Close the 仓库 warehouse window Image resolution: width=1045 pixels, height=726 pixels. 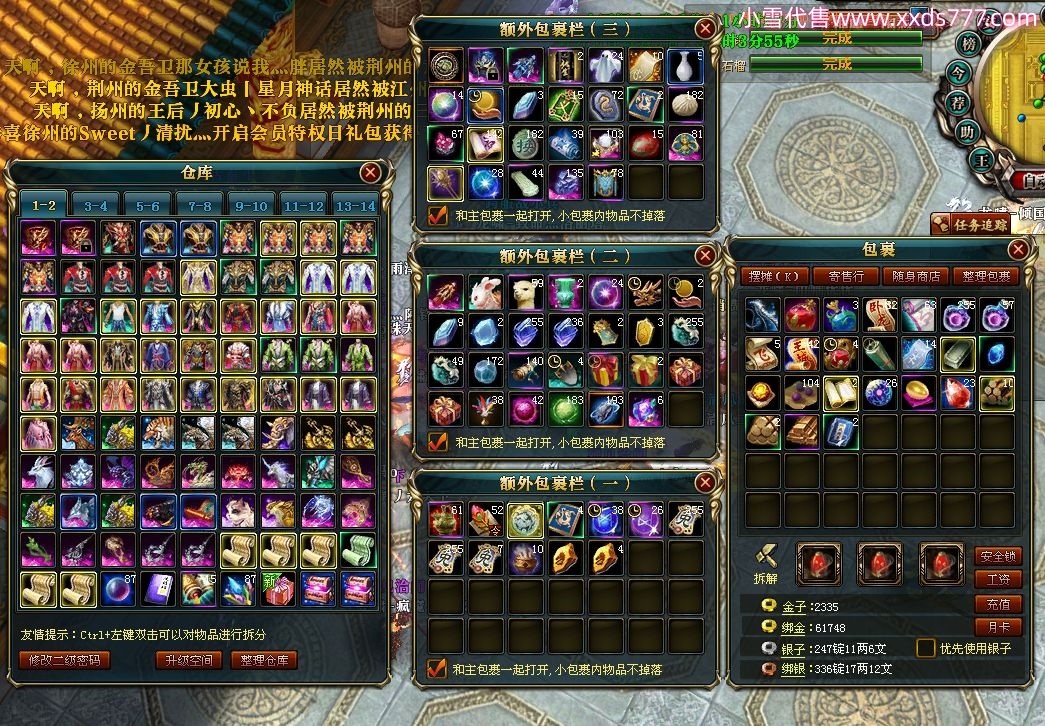pos(371,173)
